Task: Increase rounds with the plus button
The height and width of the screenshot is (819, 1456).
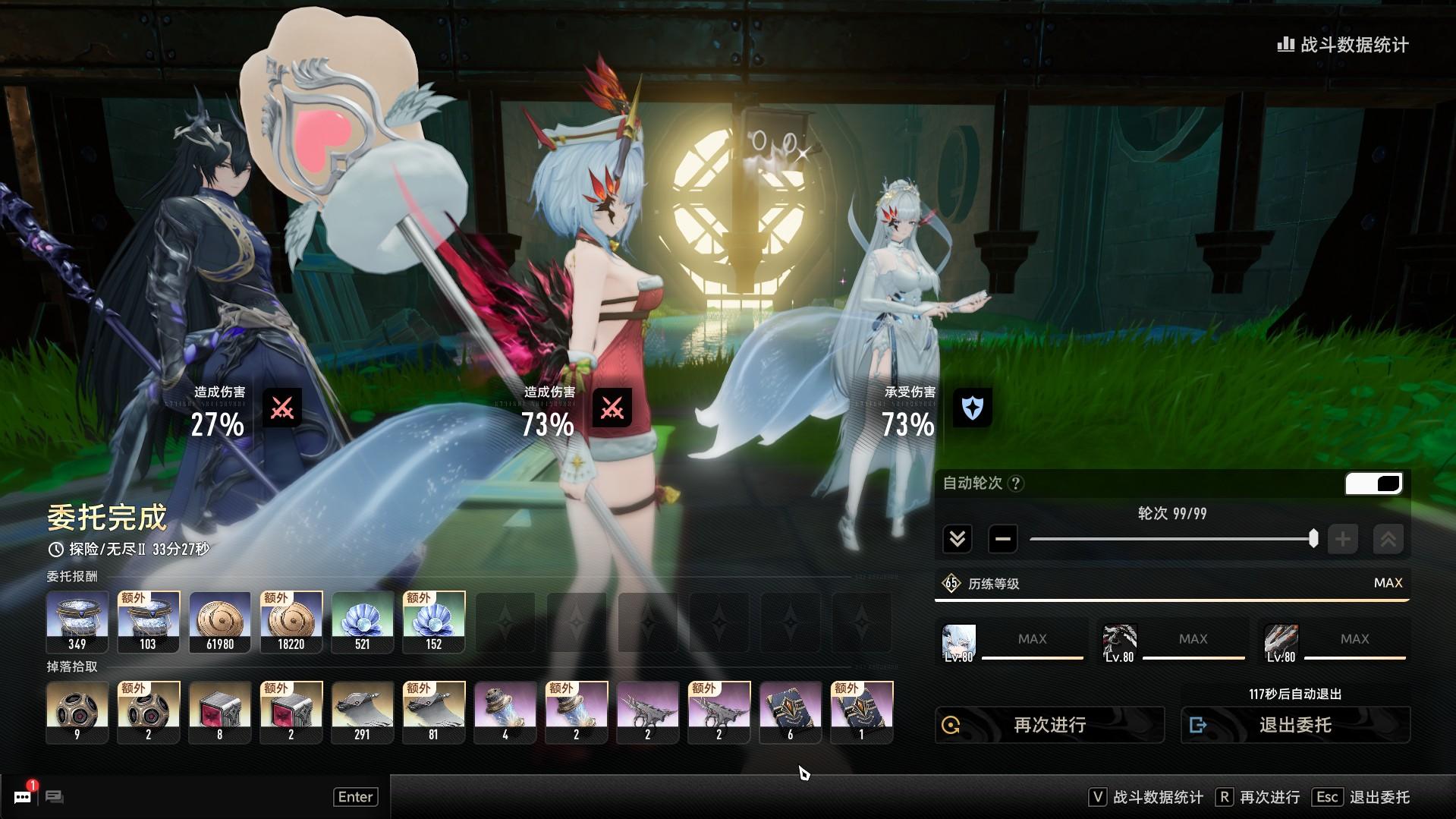Action: (x=1342, y=540)
